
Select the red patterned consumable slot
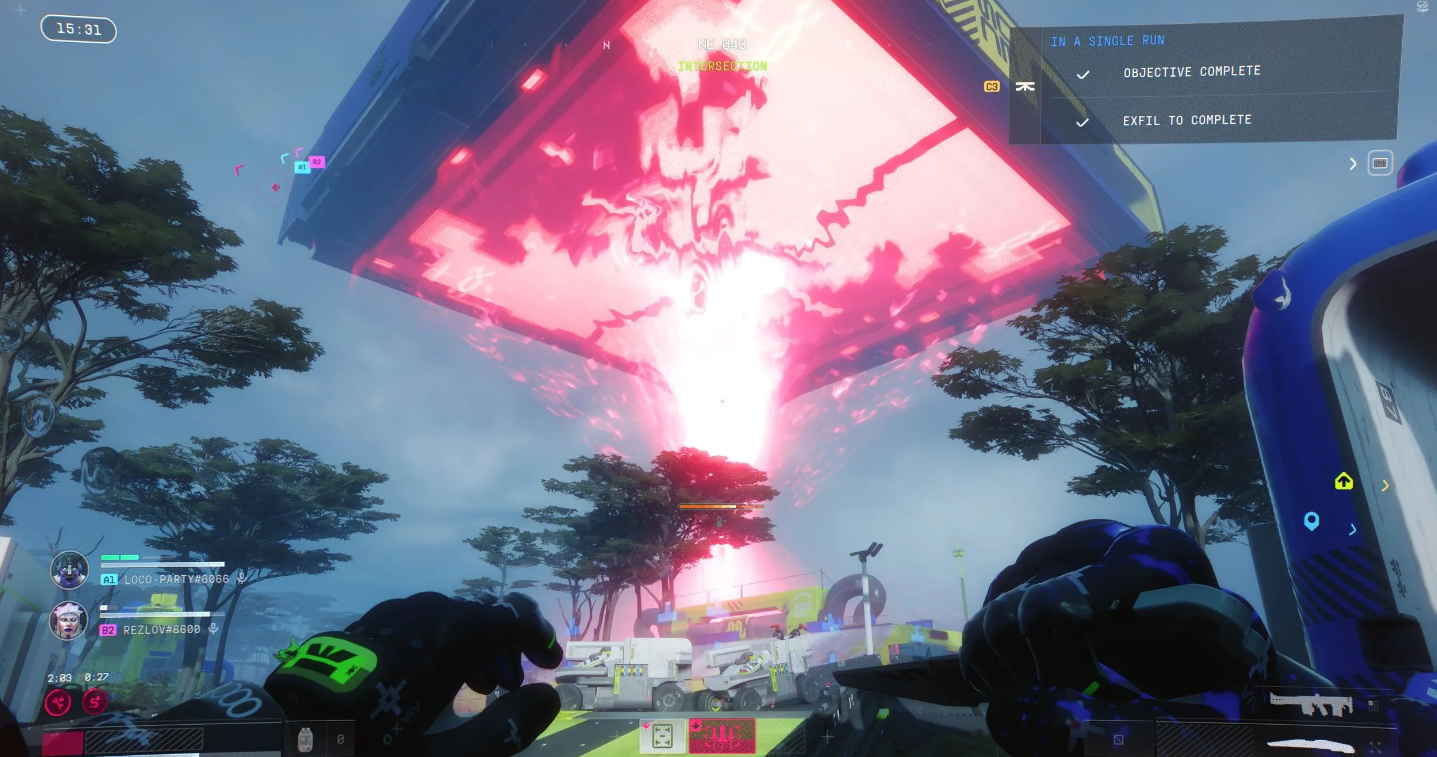tap(722, 737)
